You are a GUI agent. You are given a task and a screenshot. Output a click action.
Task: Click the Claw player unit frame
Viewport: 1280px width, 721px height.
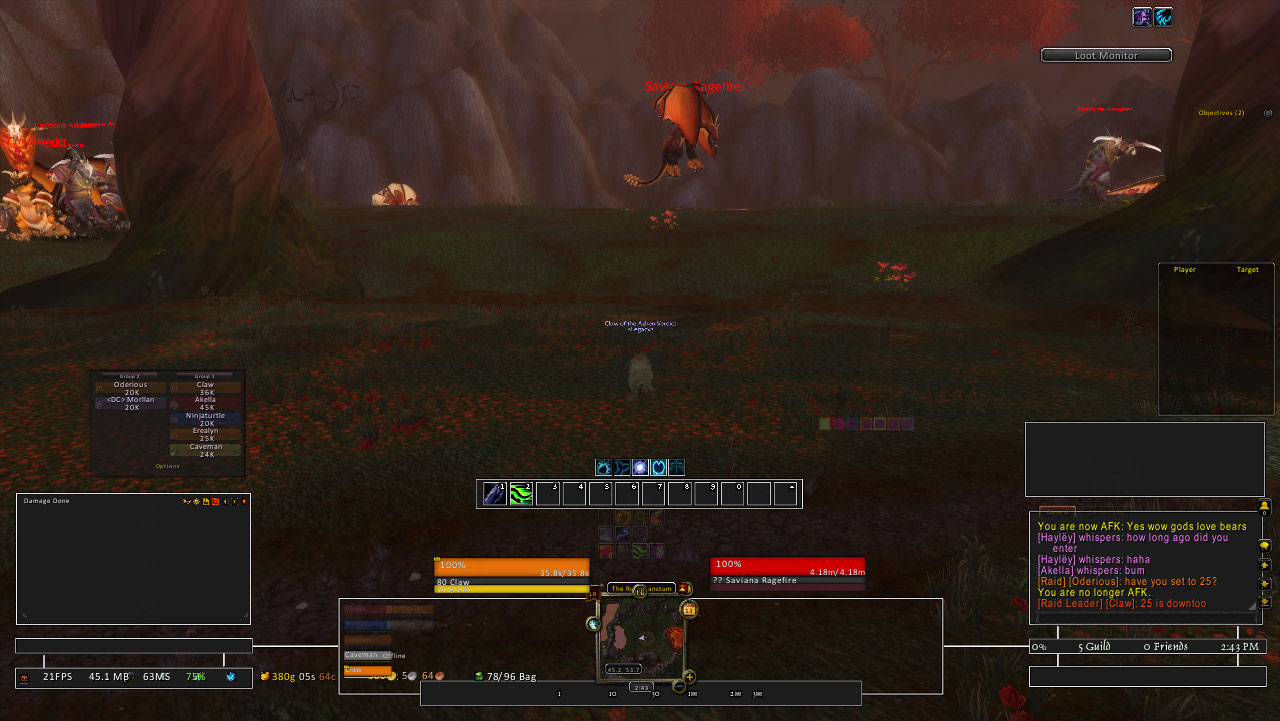click(512, 574)
